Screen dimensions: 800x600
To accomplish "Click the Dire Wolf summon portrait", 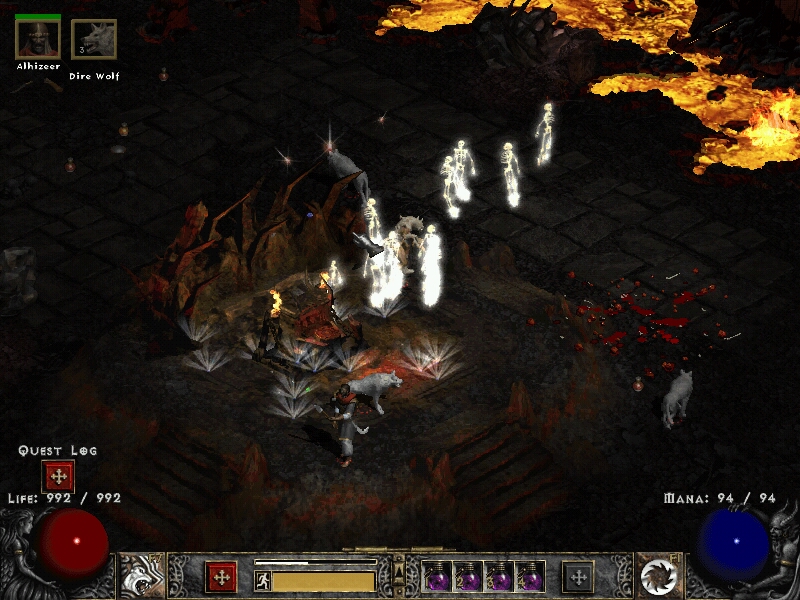I will [x=94, y=40].
